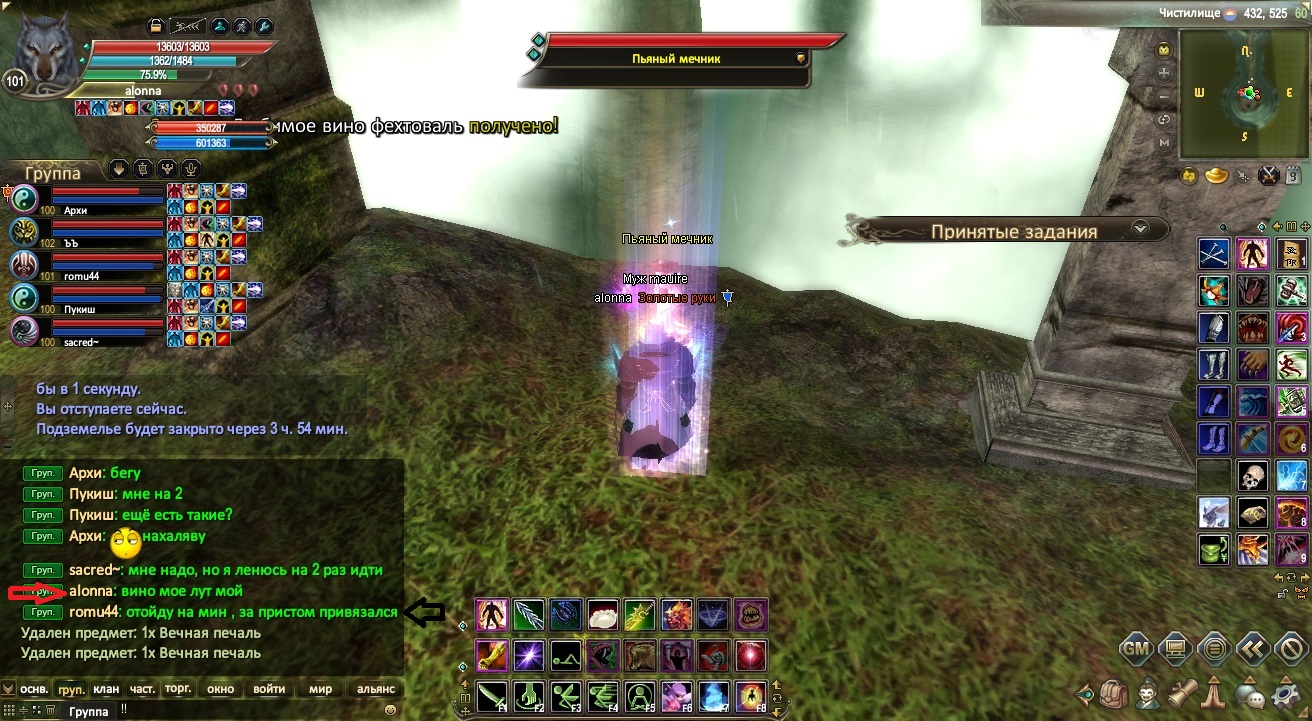1312x721 pixels.
Task: Select the мир chat channel tab
Action: coord(321,689)
